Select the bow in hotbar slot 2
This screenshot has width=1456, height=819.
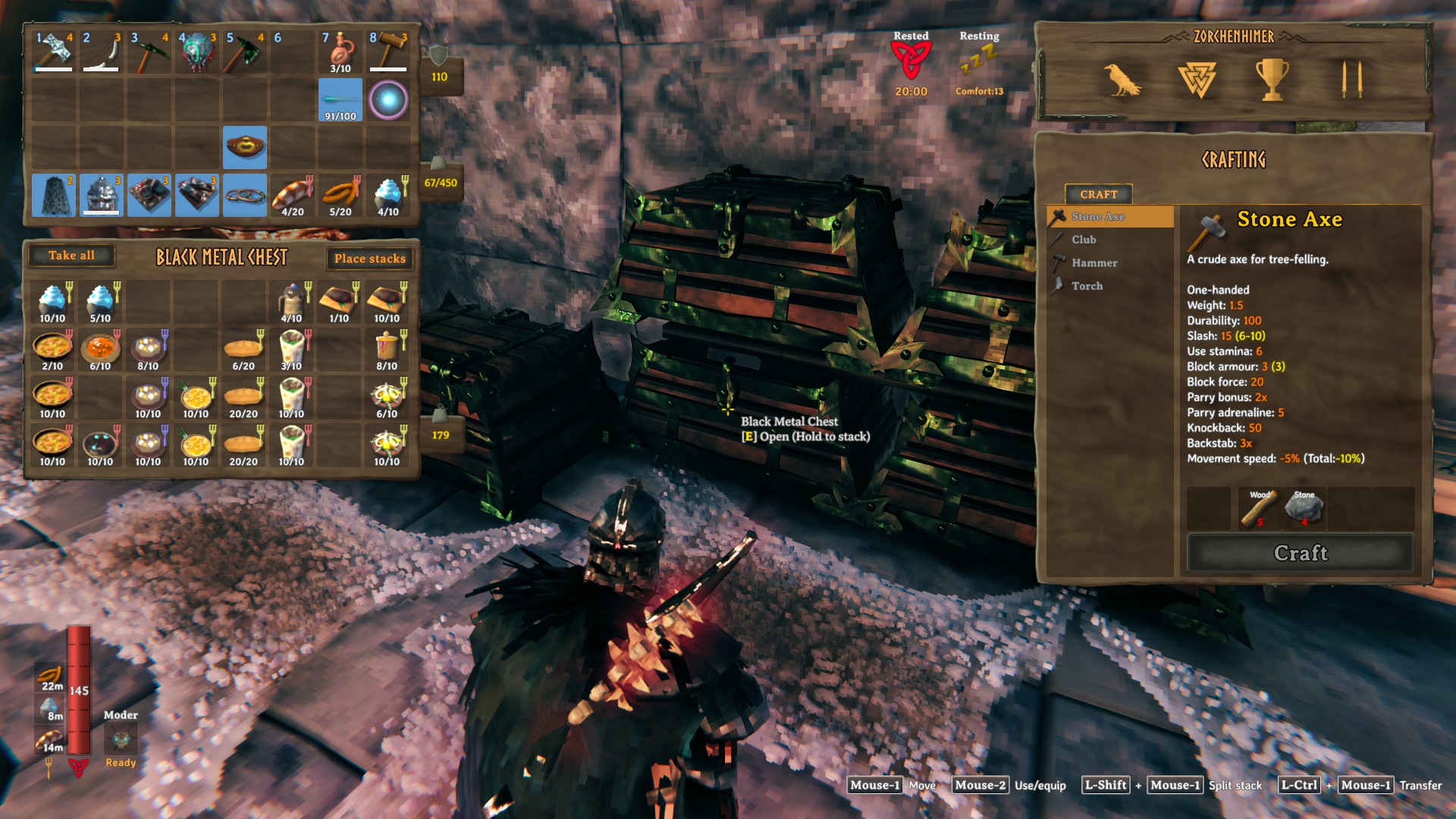click(x=102, y=52)
